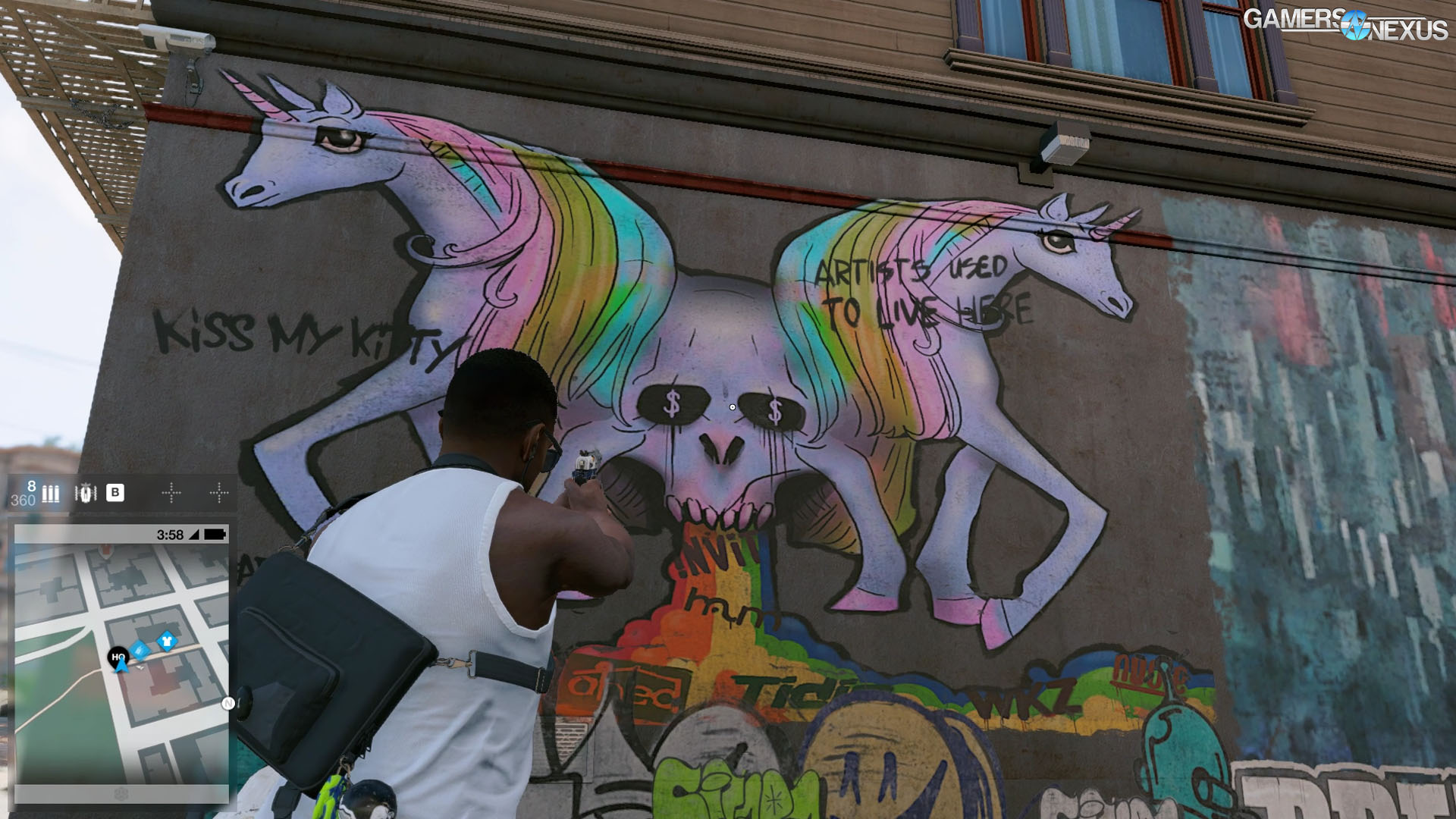Click the 3:58 clock display
Viewport: 1456px width, 819px height.
pos(170,534)
